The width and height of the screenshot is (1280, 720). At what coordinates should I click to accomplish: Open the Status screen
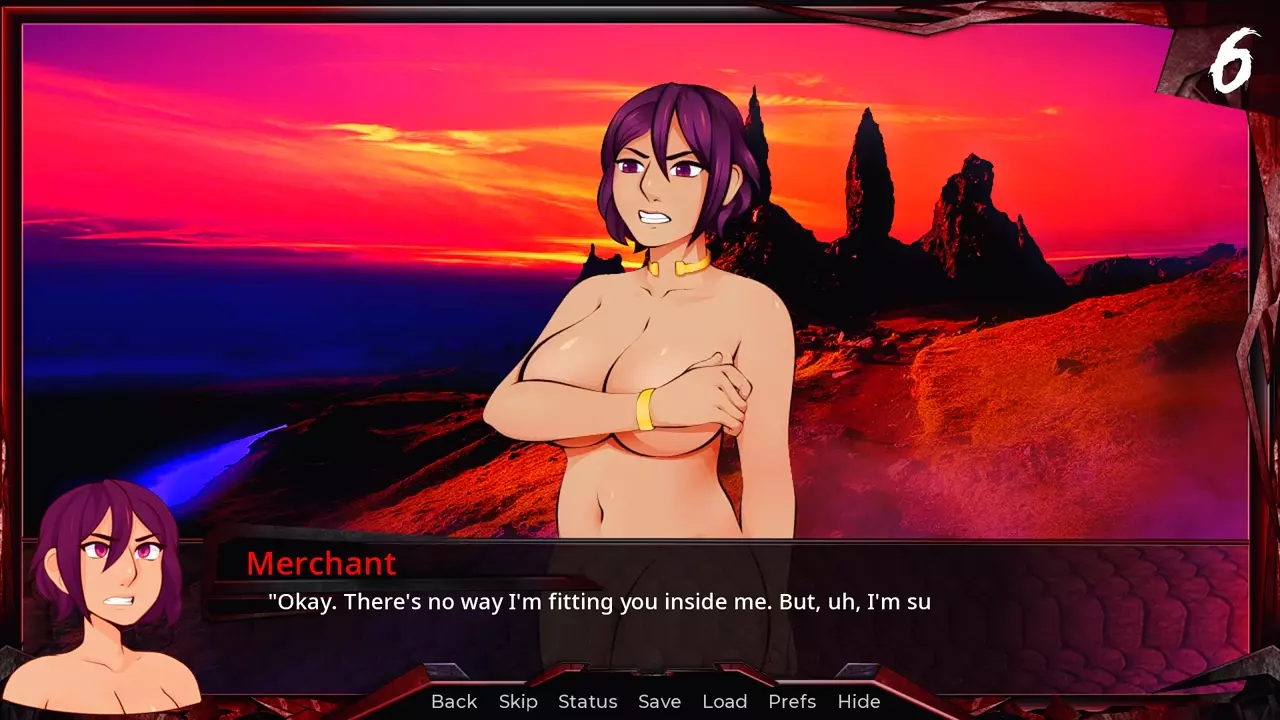pyautogui.click(x=588, y=702)
